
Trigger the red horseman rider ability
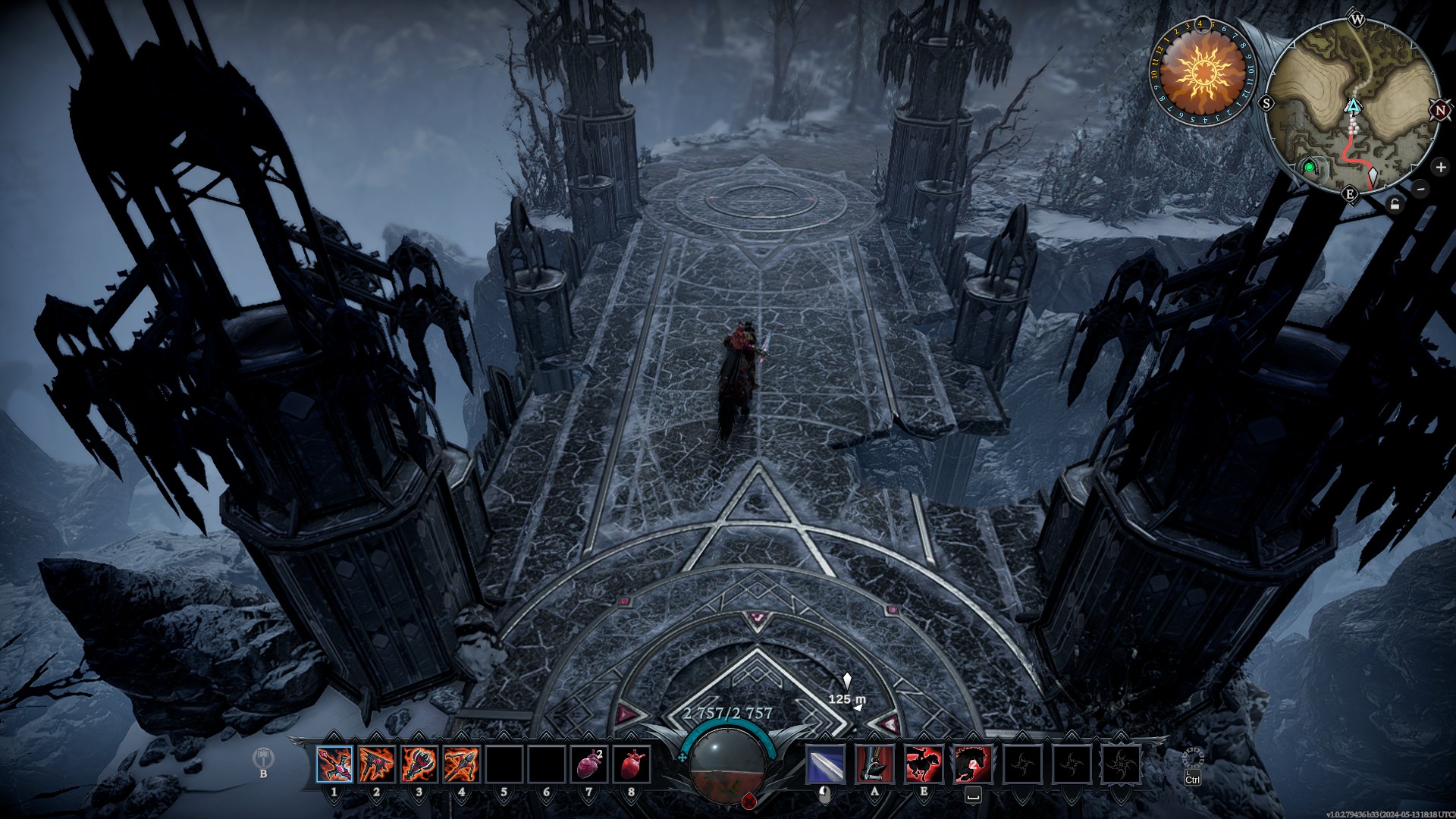[924, 764]
